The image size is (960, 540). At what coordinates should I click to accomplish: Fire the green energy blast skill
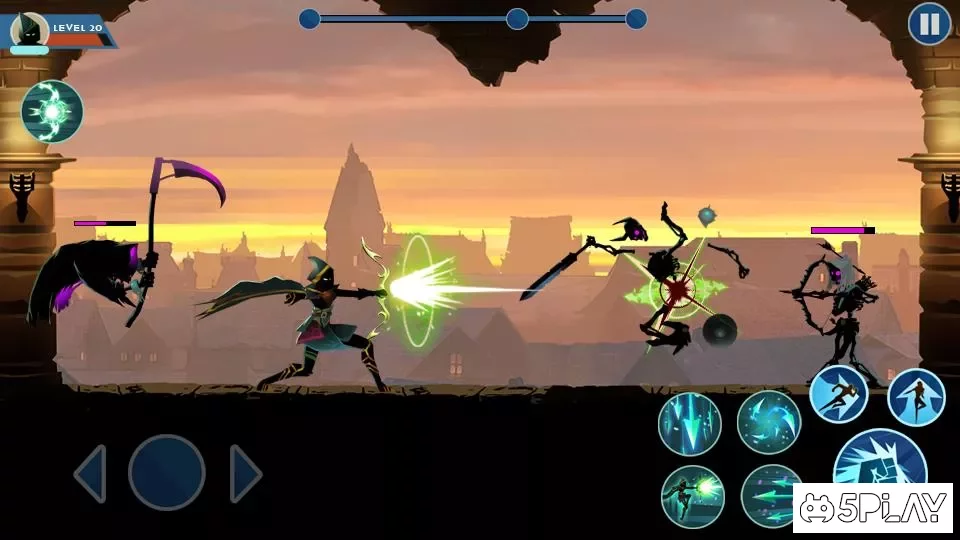pos(692,496)
